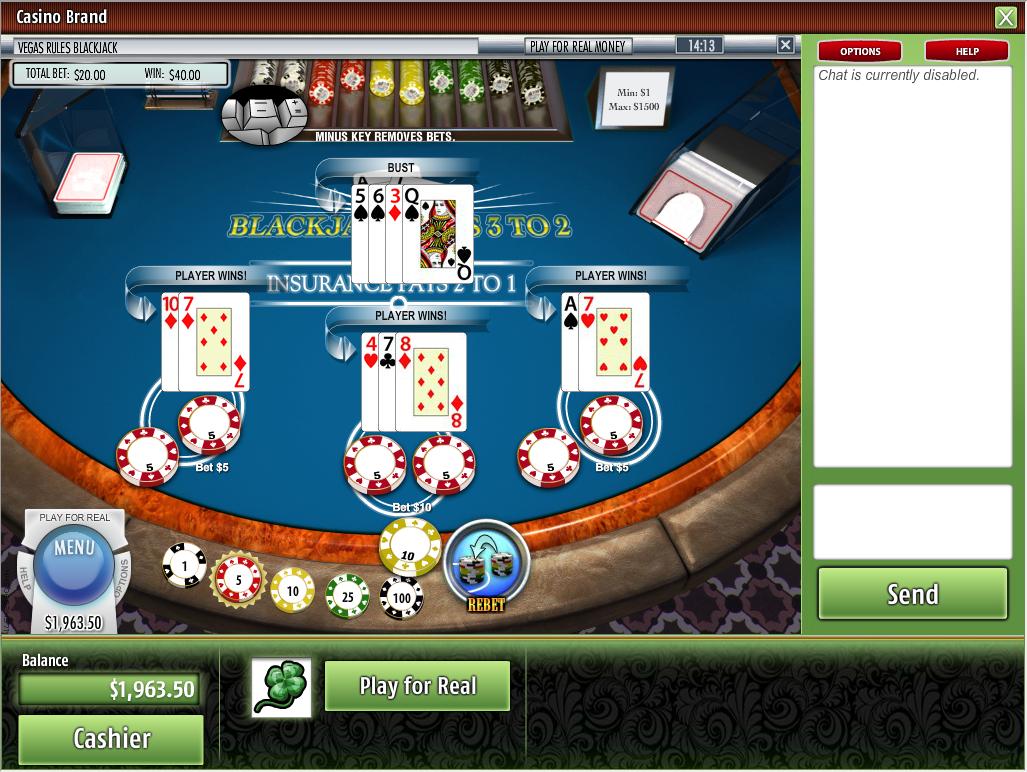Pick the green $25 chip
1027x772 pixels.
tap(347, 596)
